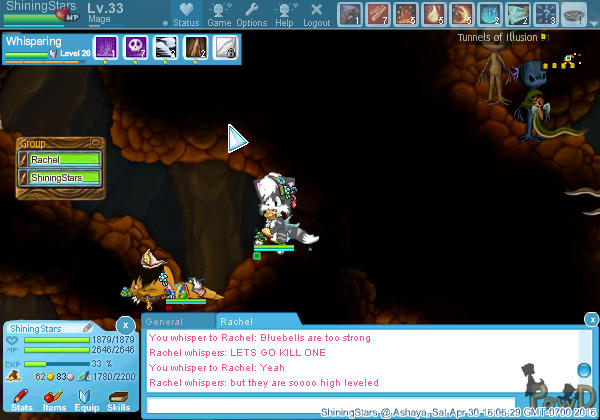Click the locked skill slot
Screen dimensions: 600x420
pos(226,47)
